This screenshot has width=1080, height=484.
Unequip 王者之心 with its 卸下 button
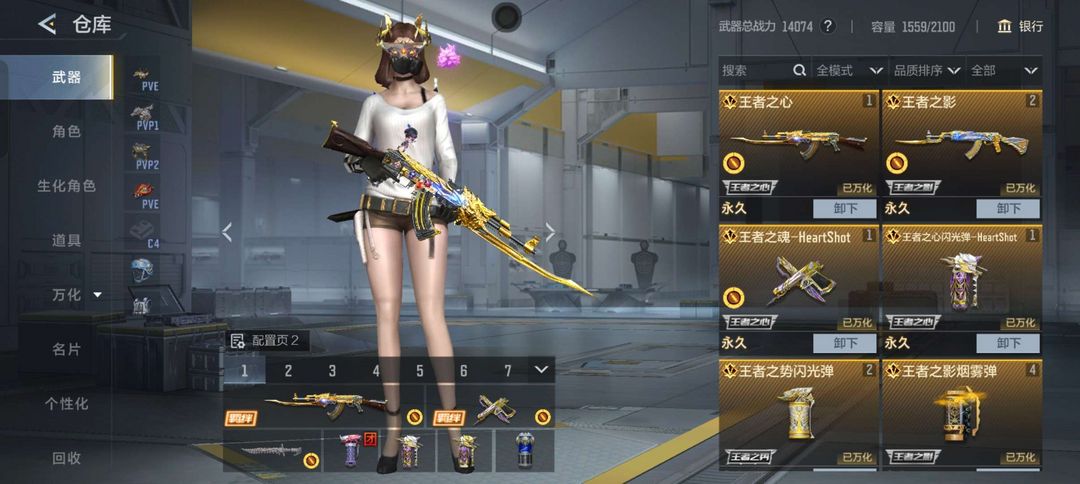pyautogui.click(x=845, y=209)
